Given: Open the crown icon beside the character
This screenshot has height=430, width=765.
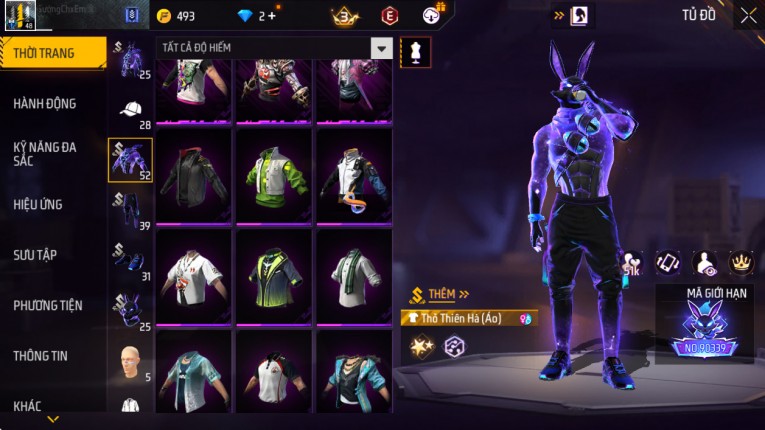Looking at the screenshot, I should [x=741, y=262].
